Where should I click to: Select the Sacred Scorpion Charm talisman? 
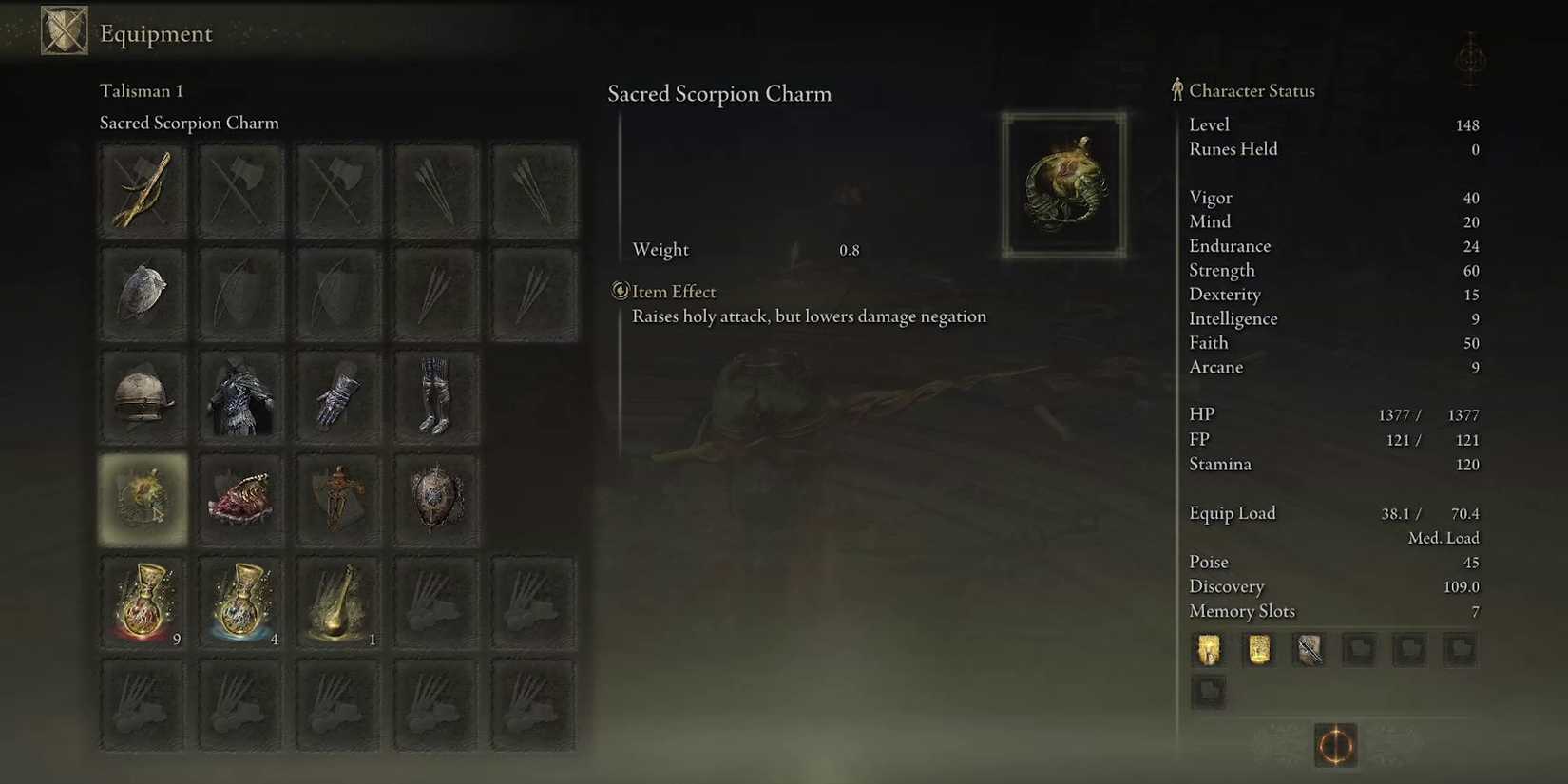click(143, 499)
